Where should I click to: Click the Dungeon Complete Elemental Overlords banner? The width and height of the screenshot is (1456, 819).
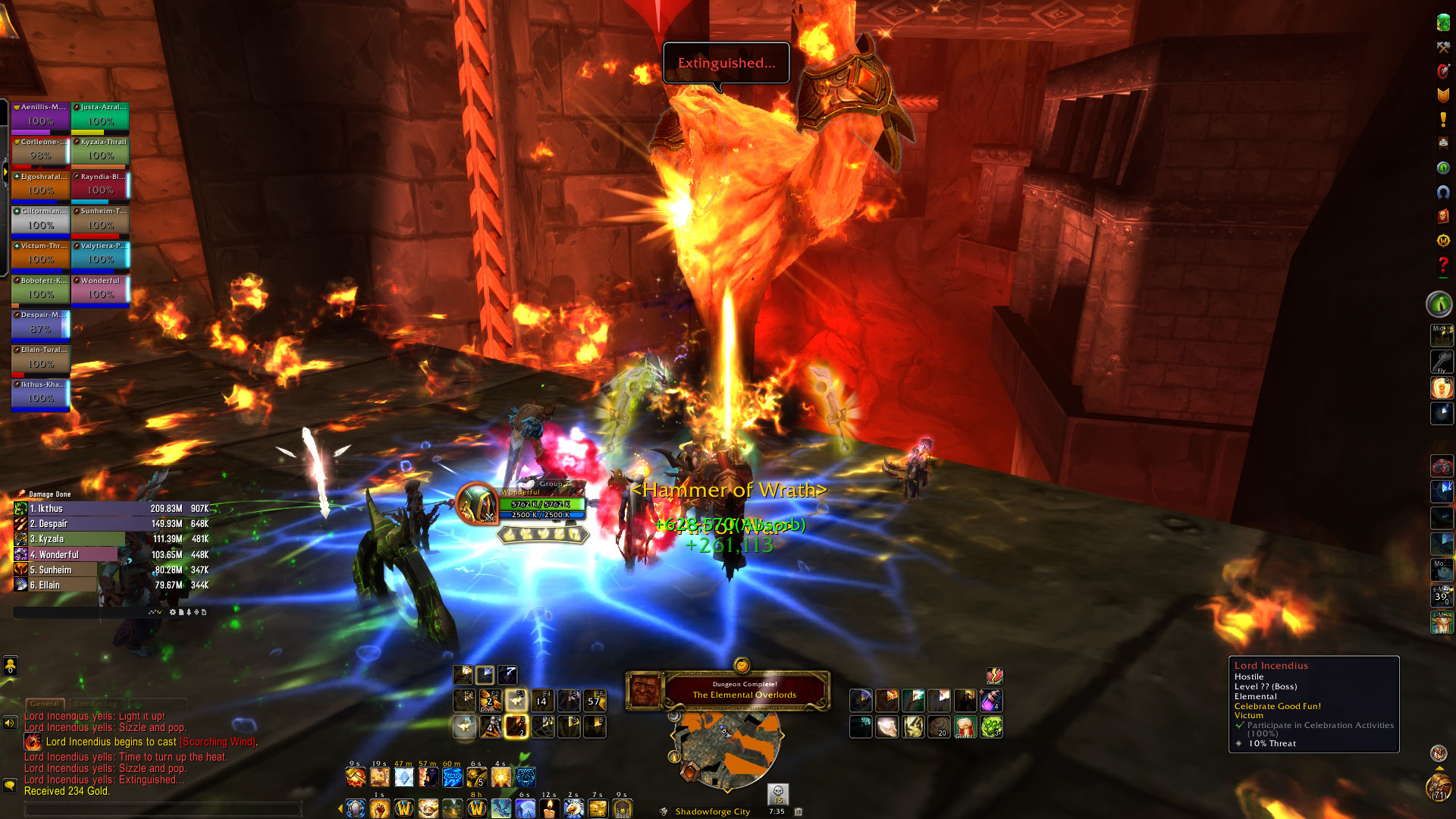744,690
